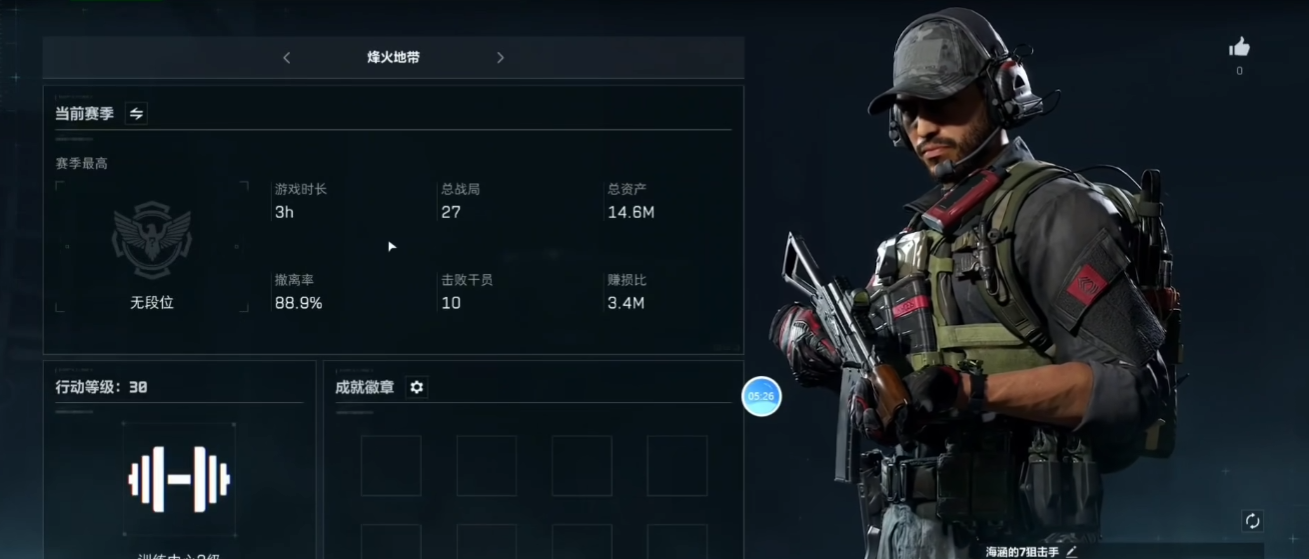Viewport: 1309px width, 559px height.
Task: Click the rotate character refresh icon
Action: click(x=1252, y=521)
